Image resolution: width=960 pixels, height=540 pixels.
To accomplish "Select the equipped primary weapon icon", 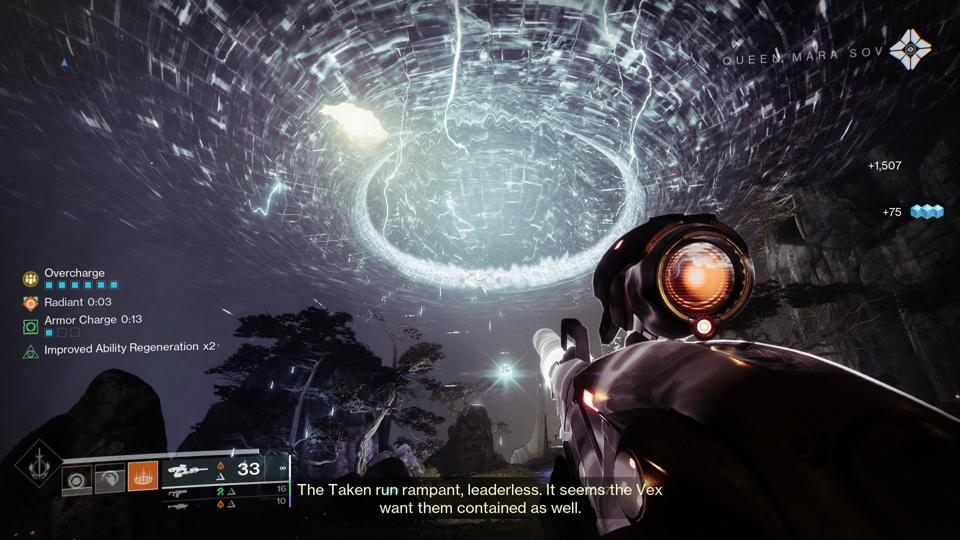I will point(187,469).
